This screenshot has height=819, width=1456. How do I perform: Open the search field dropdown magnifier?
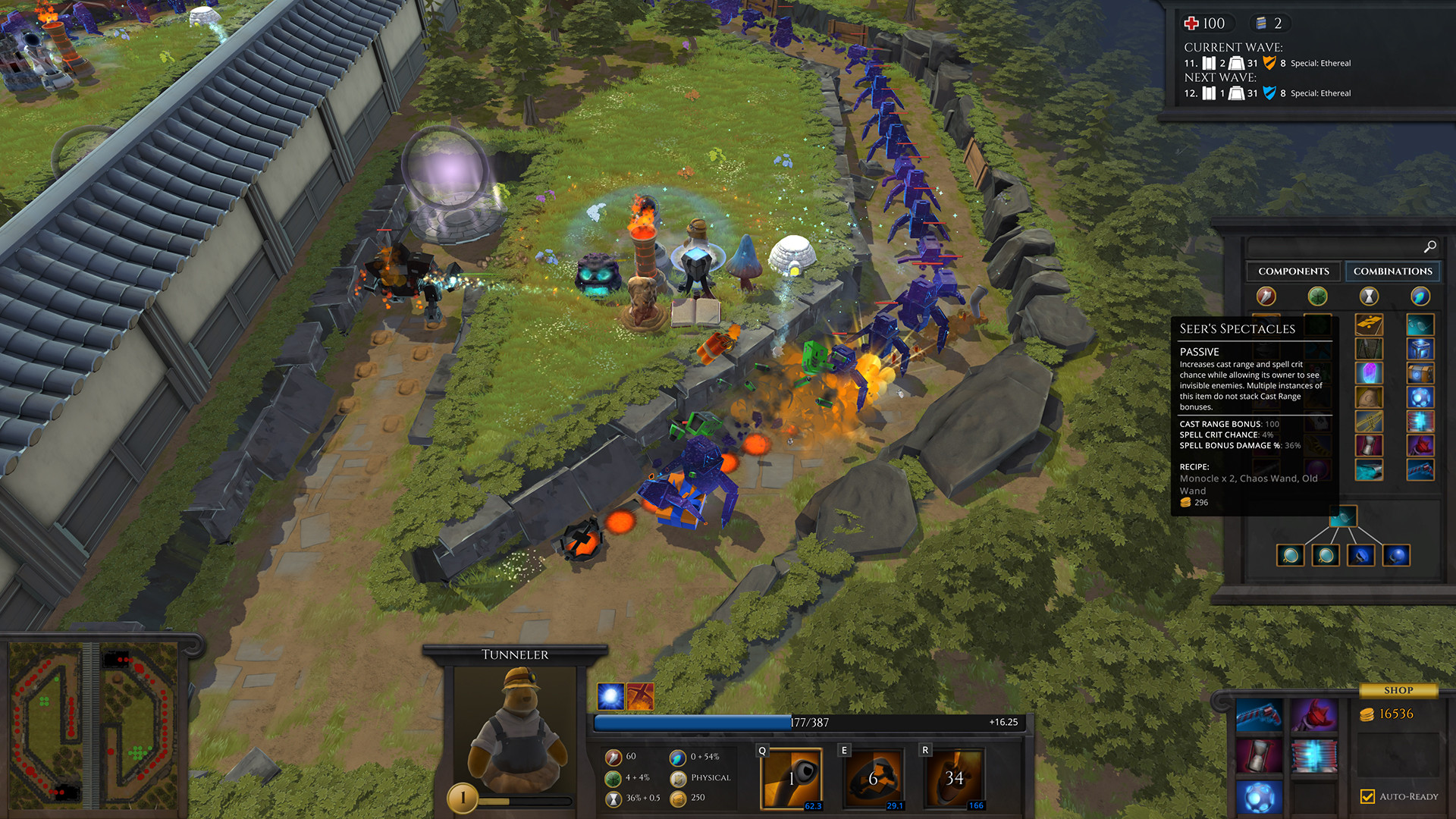pos(1429,246)
